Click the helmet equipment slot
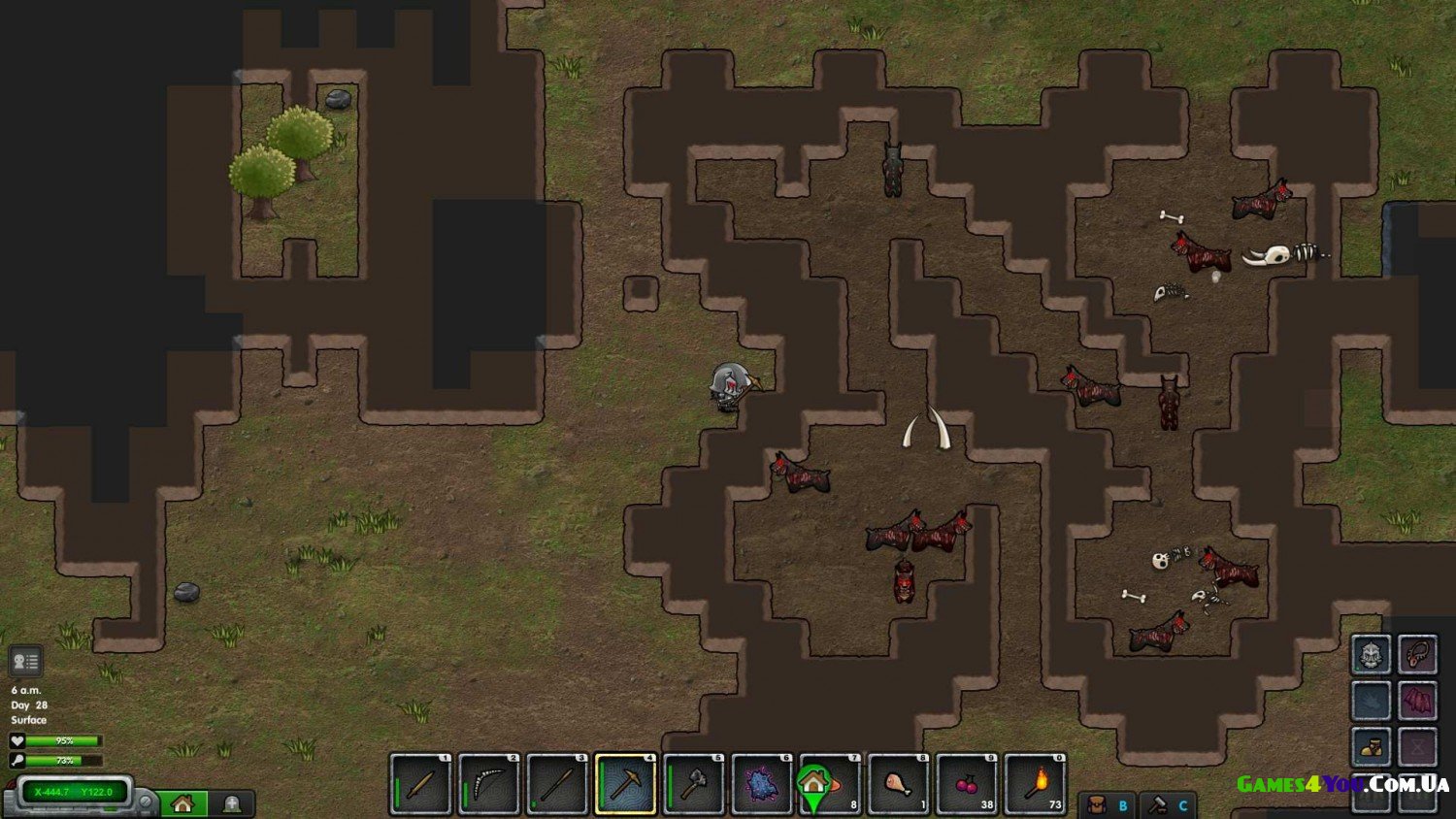This screenshot has width=1456, height=819. click(1372, 655)
